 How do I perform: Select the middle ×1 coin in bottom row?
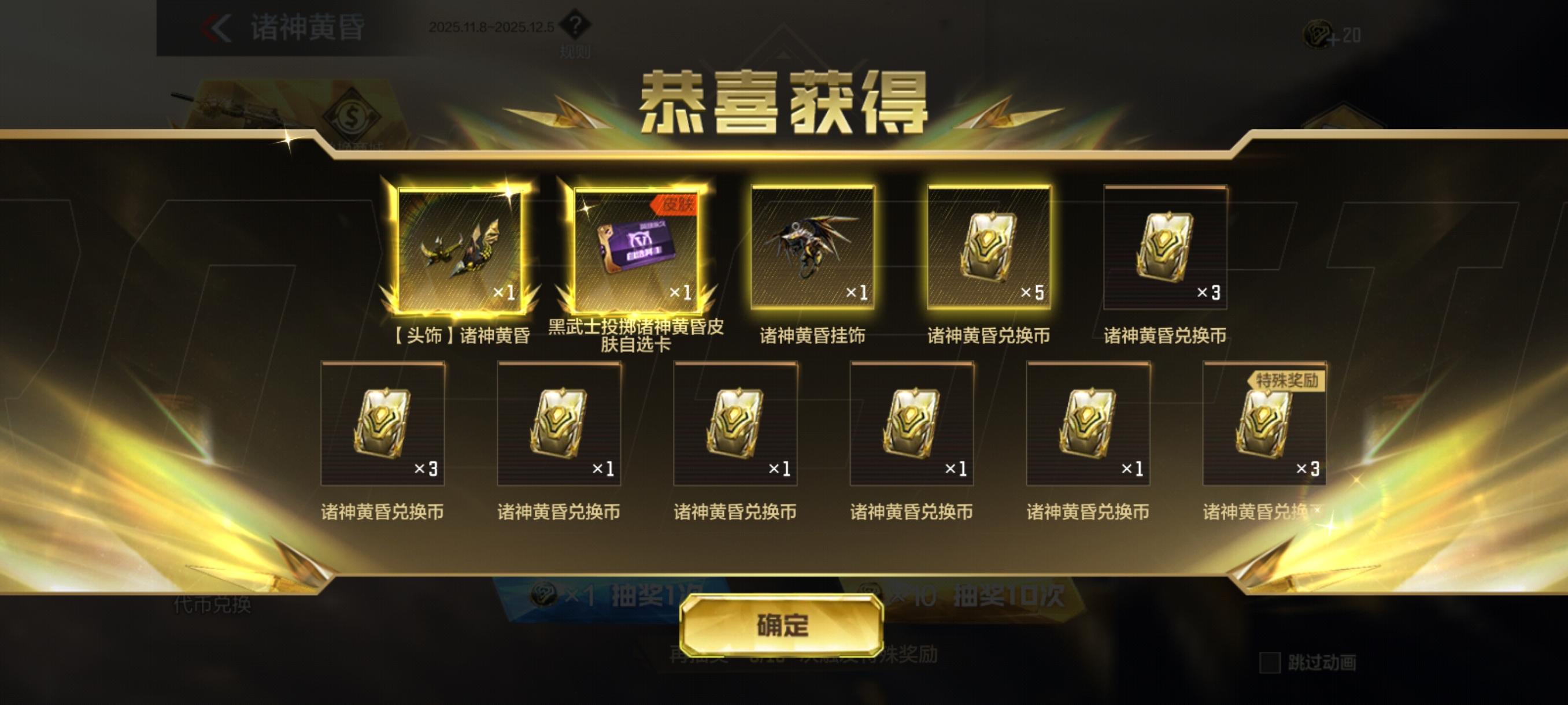point(735,426)
